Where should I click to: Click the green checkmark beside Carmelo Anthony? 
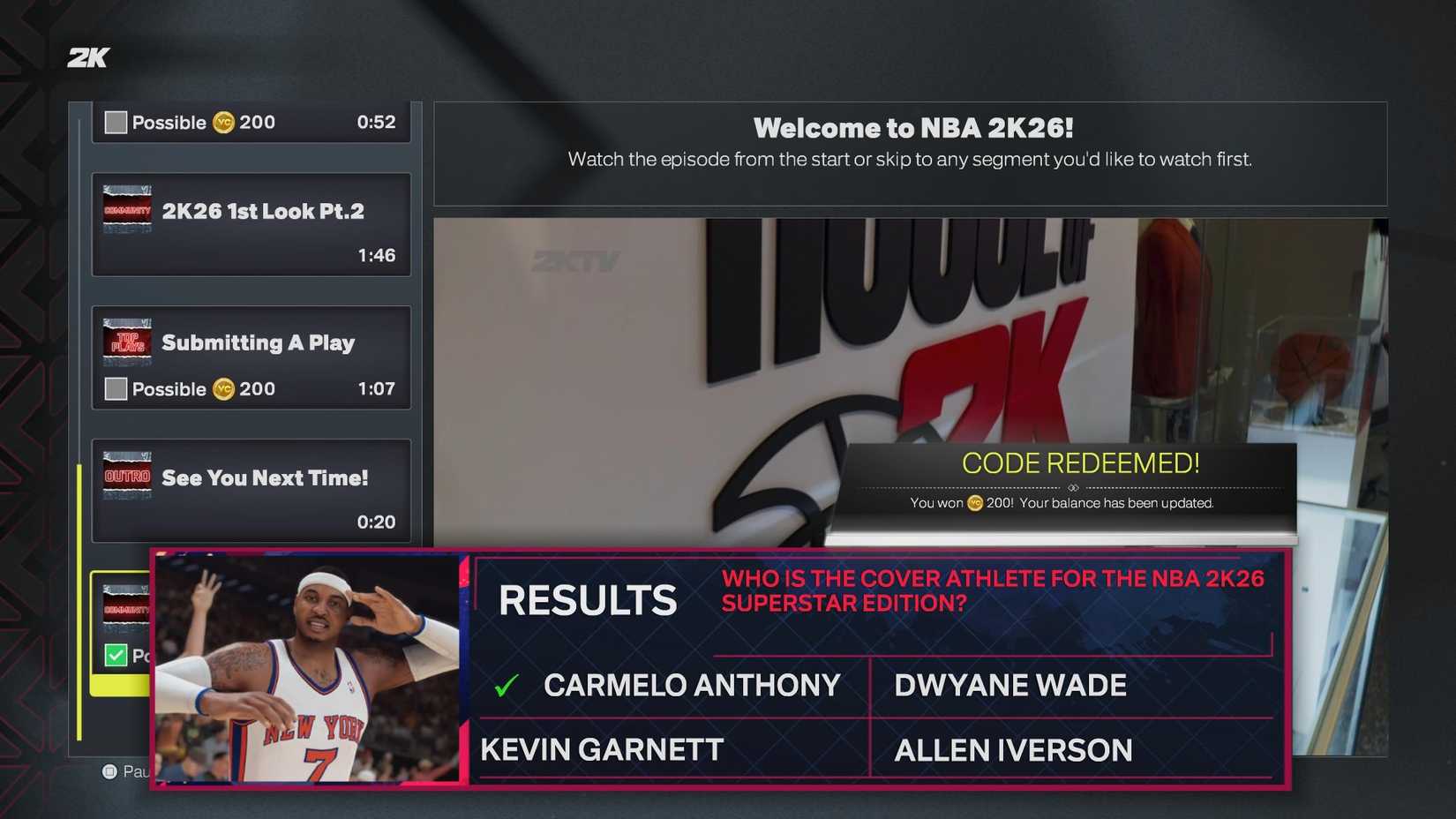click(x=504, y=684)
